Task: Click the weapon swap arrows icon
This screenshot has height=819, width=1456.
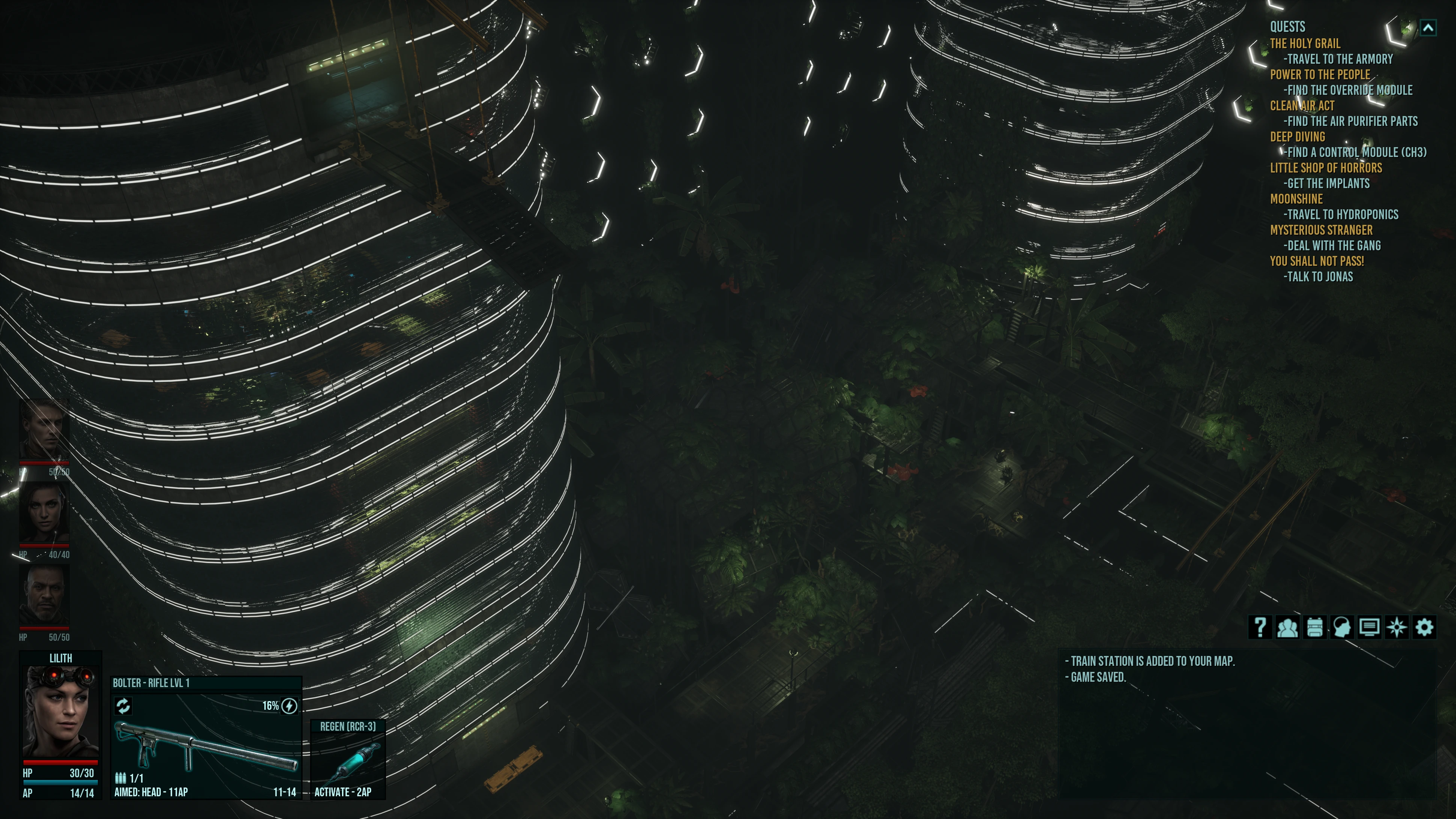Action: click(123, 705)
